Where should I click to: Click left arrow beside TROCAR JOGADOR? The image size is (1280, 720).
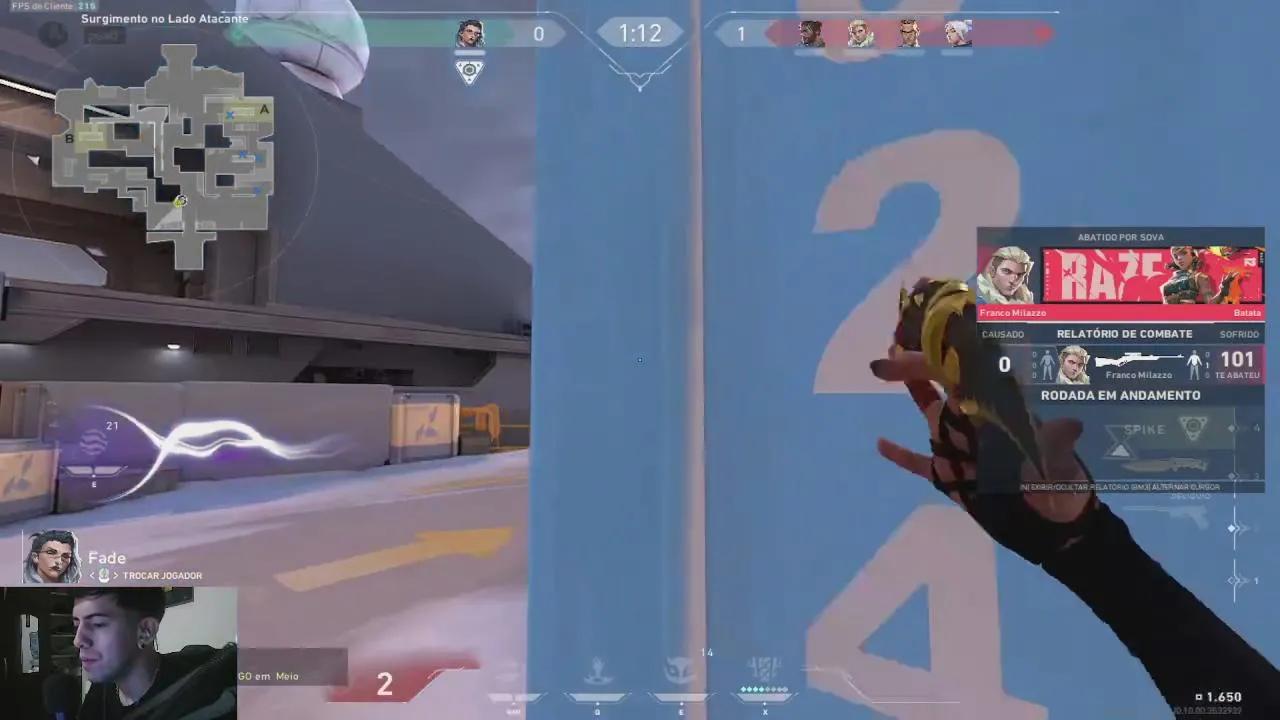click(92, 575)
